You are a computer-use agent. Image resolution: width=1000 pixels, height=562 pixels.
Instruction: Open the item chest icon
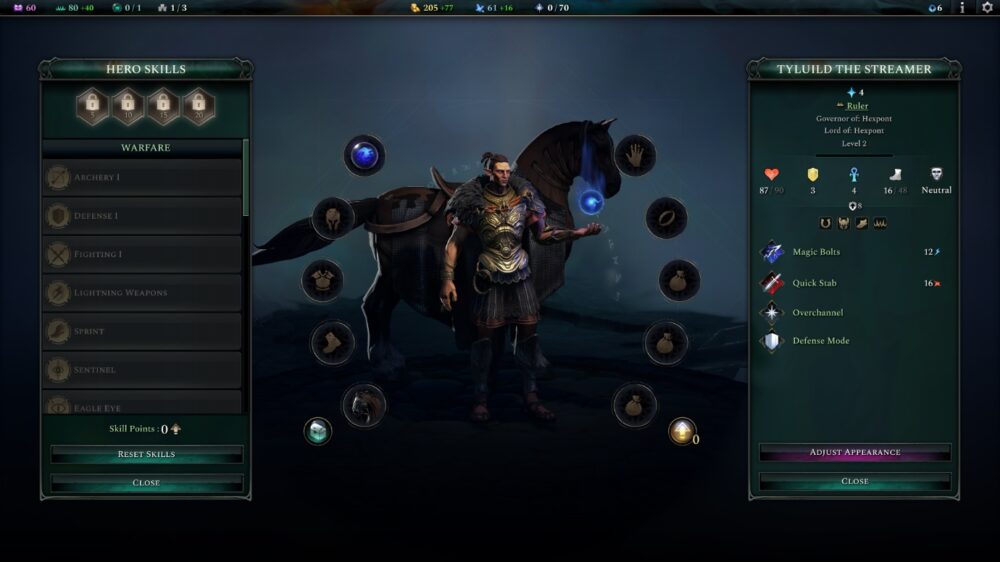[x=317, y=431]
